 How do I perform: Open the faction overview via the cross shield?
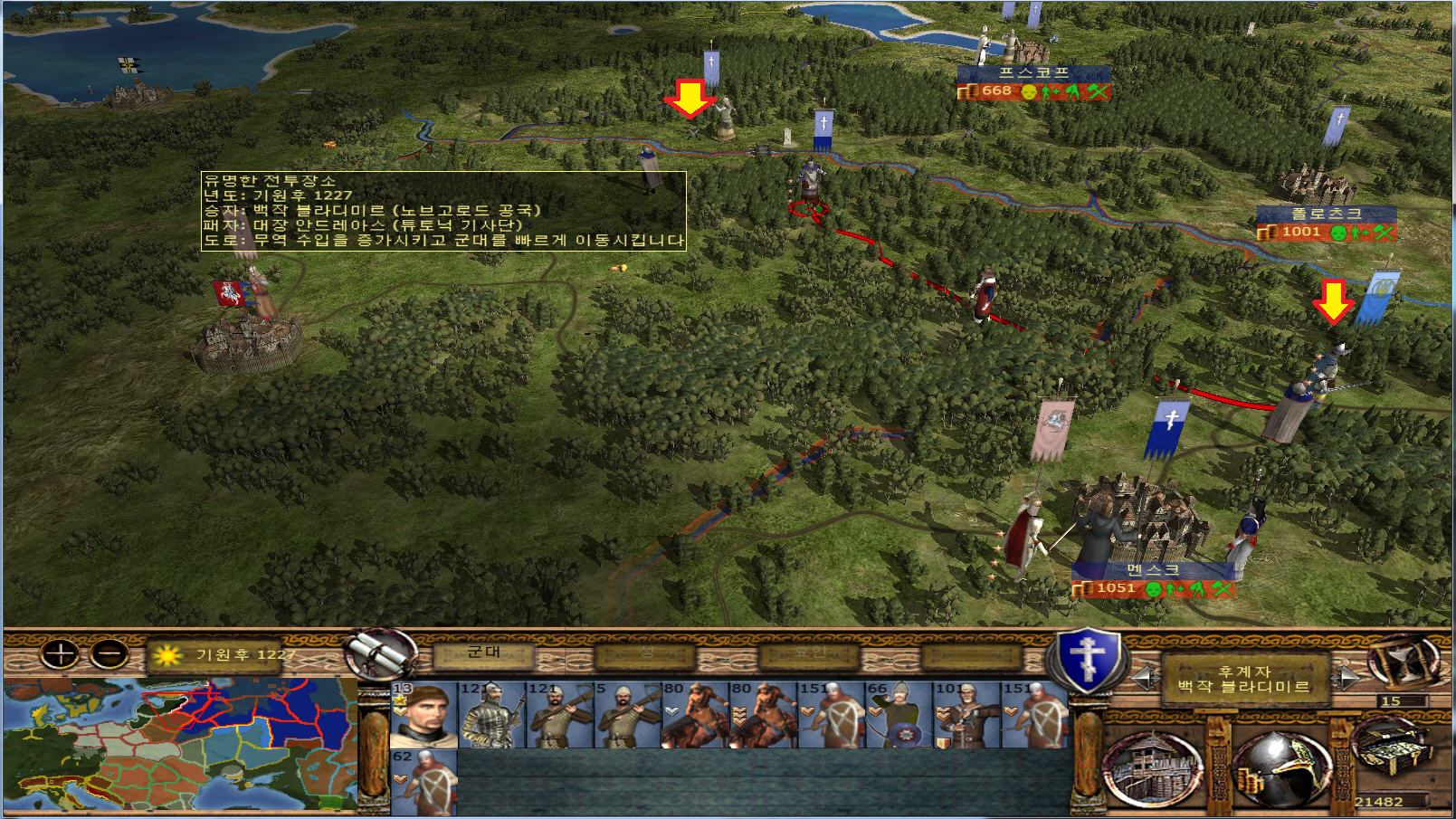point(1090,660)
